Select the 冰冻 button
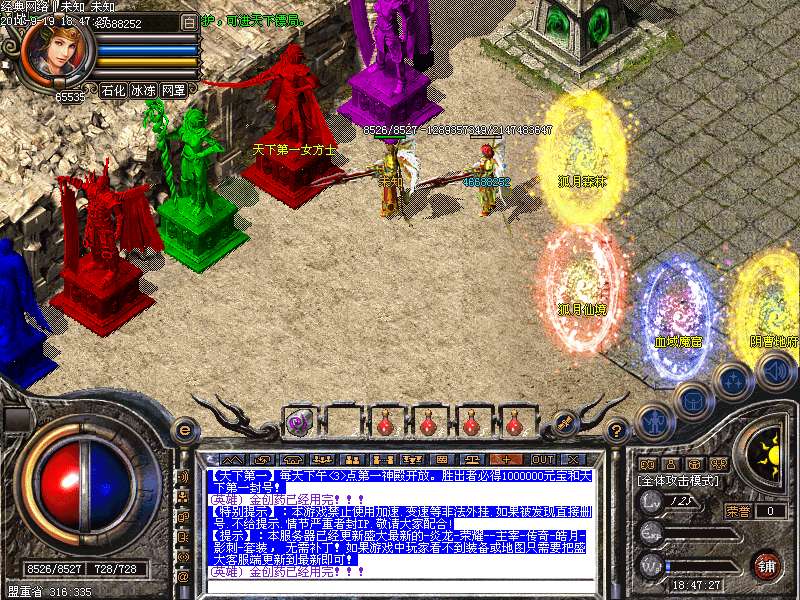 (143, 90)
